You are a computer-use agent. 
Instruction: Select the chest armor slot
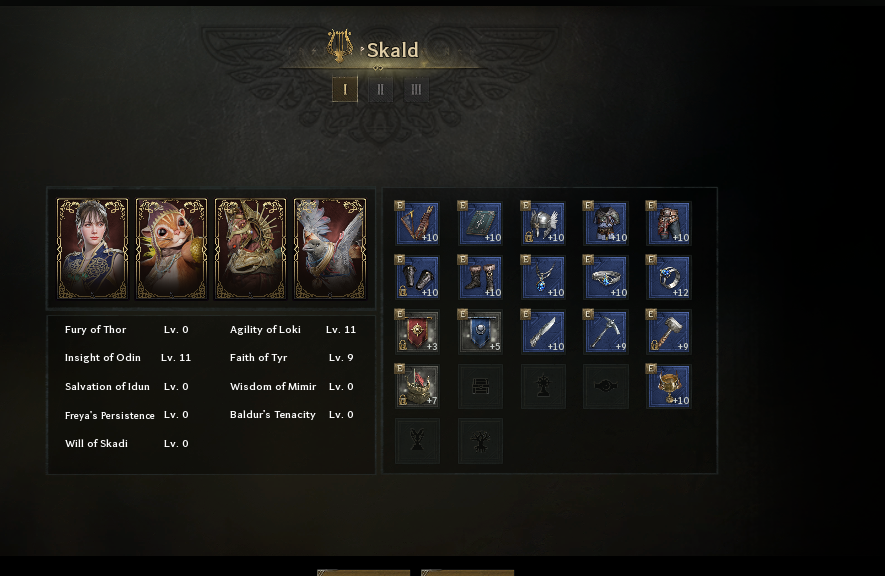coord(606,223)
